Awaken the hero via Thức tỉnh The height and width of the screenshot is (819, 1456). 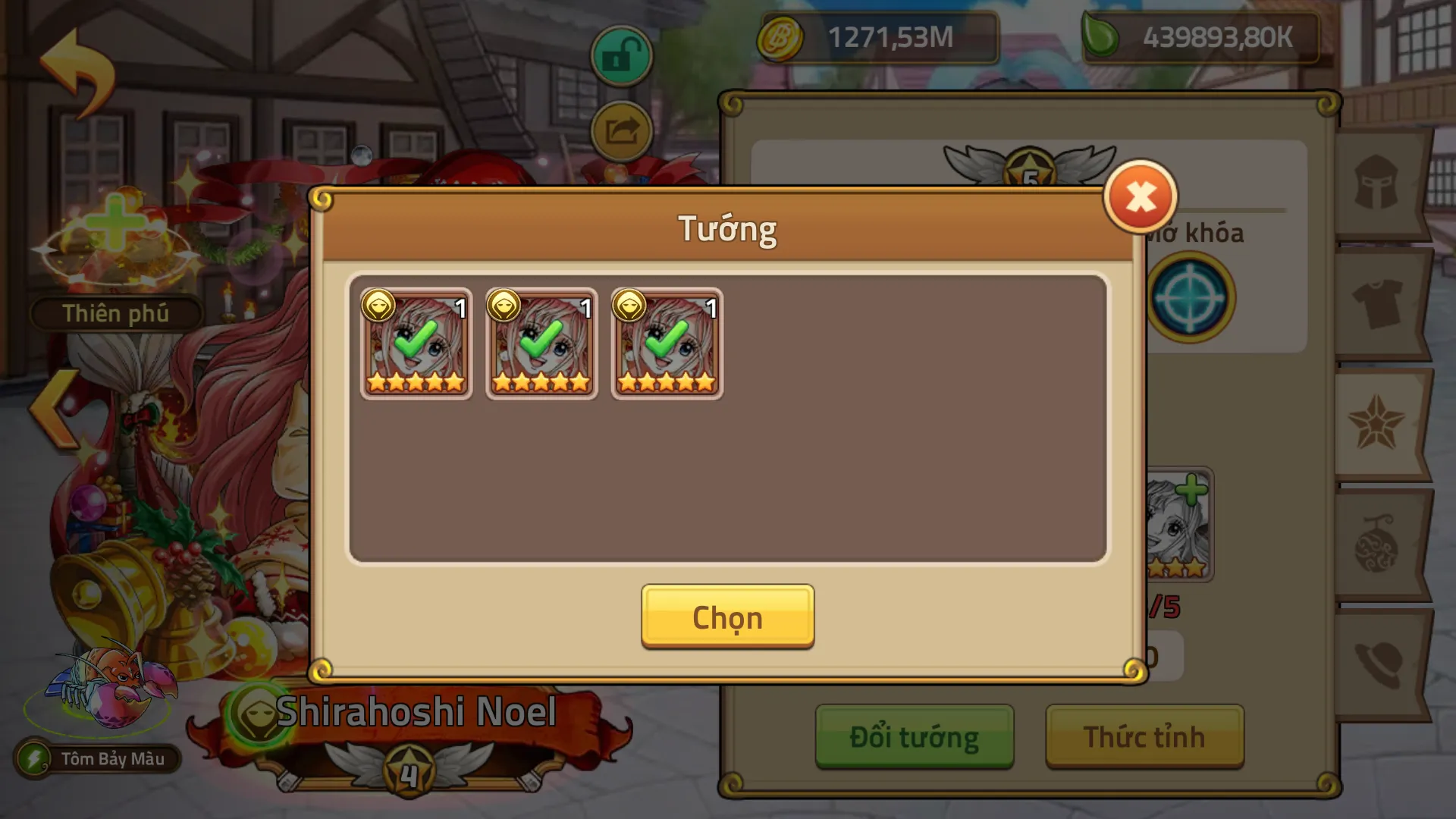(x=1144, y=736)
